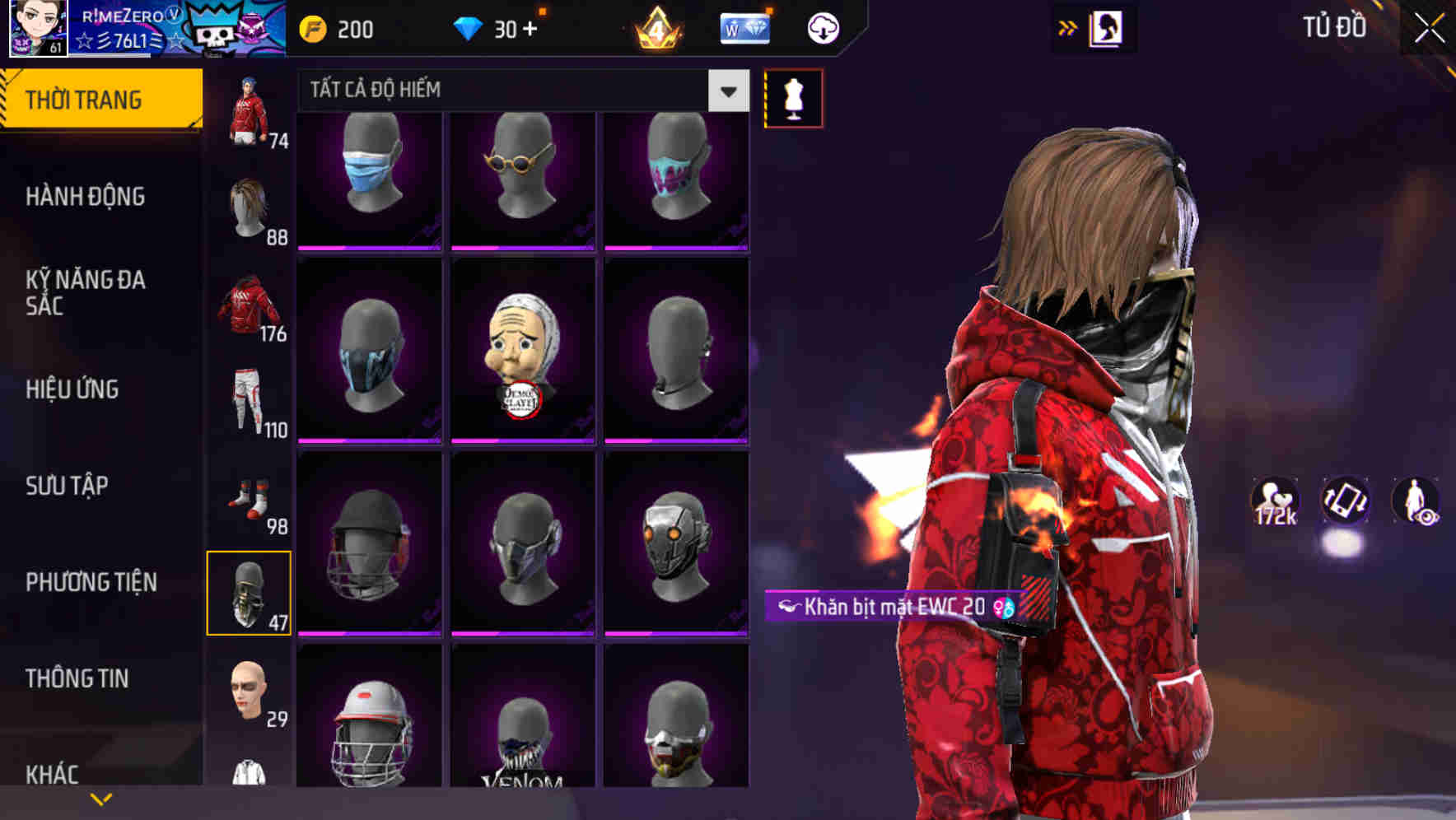
Task: Expand the sidebar with the yellow down chevron
Action: click(x=101, y=797)
